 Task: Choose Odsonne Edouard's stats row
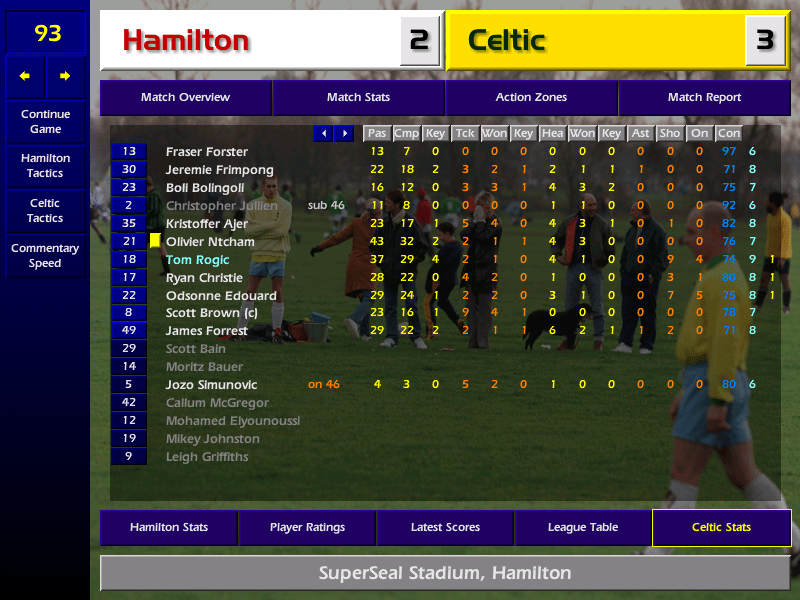221,296
